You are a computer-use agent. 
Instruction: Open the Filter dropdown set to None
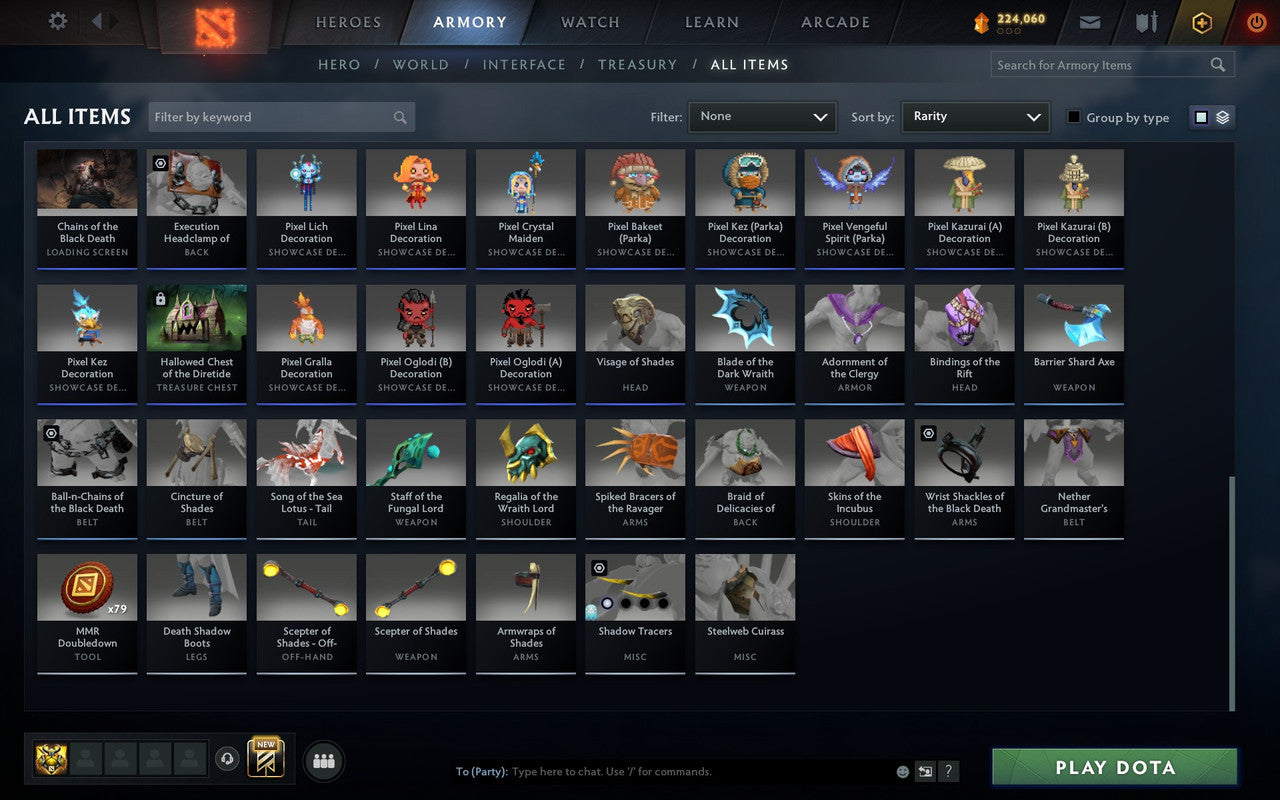[x=762, y=117]
